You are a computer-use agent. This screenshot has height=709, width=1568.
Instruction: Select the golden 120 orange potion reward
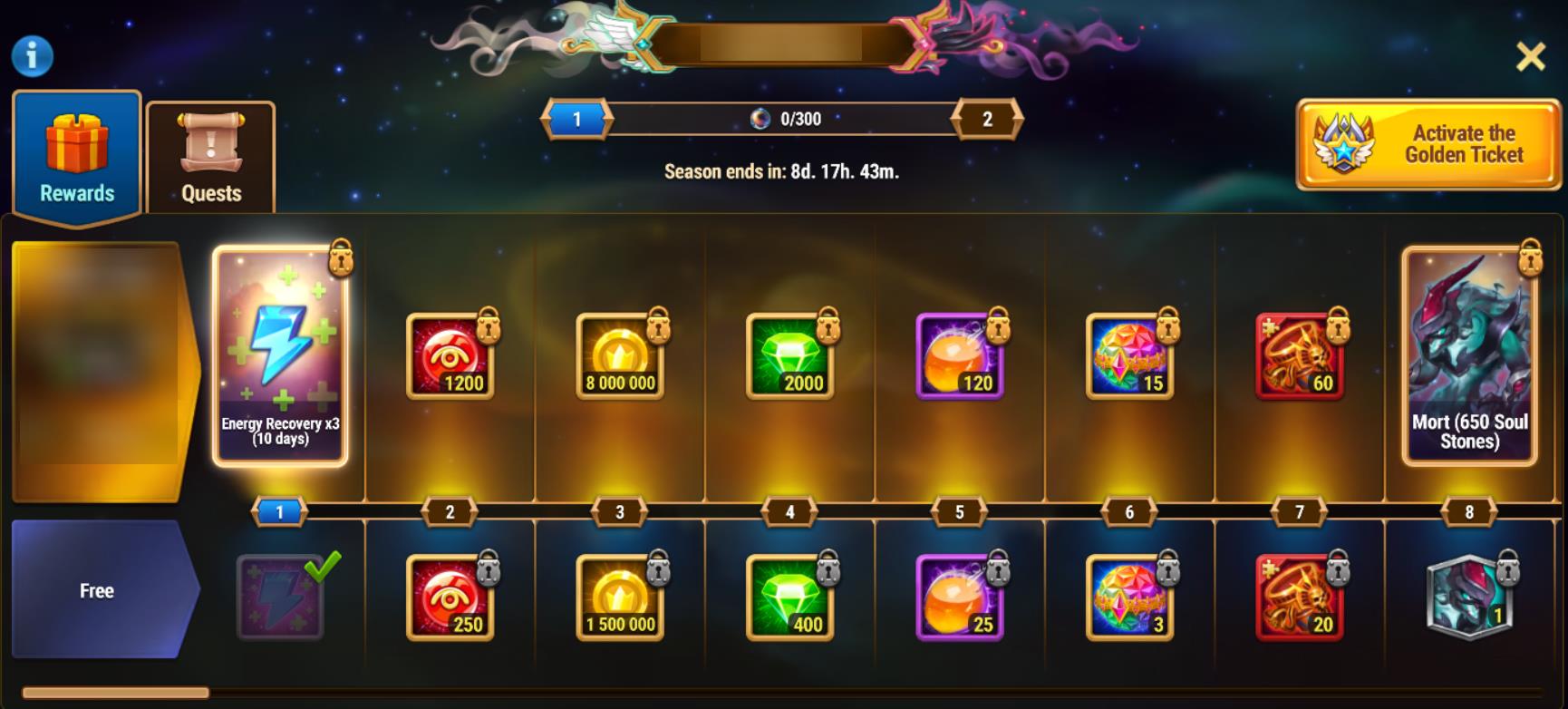point(960,356)
